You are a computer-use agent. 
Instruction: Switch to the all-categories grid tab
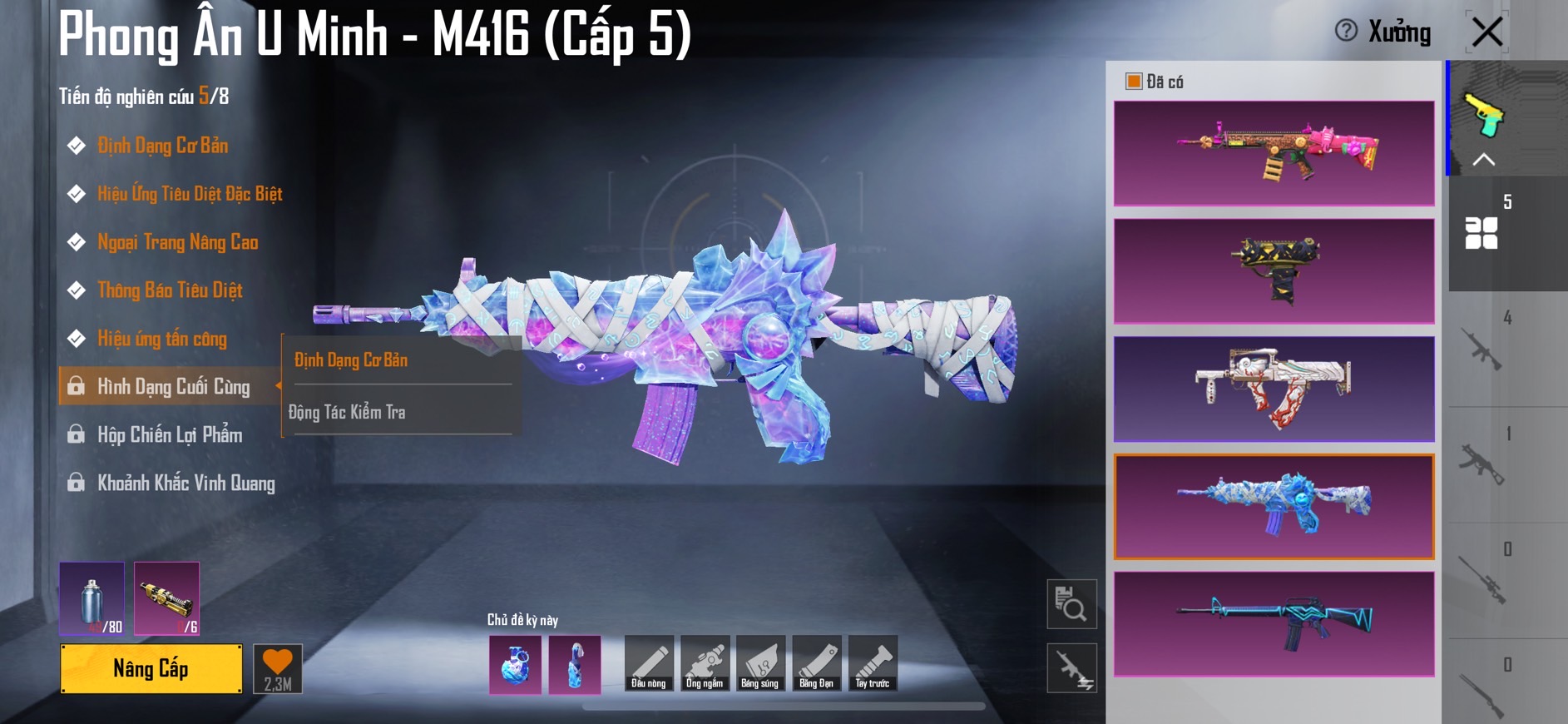(x=1481, y=233)
